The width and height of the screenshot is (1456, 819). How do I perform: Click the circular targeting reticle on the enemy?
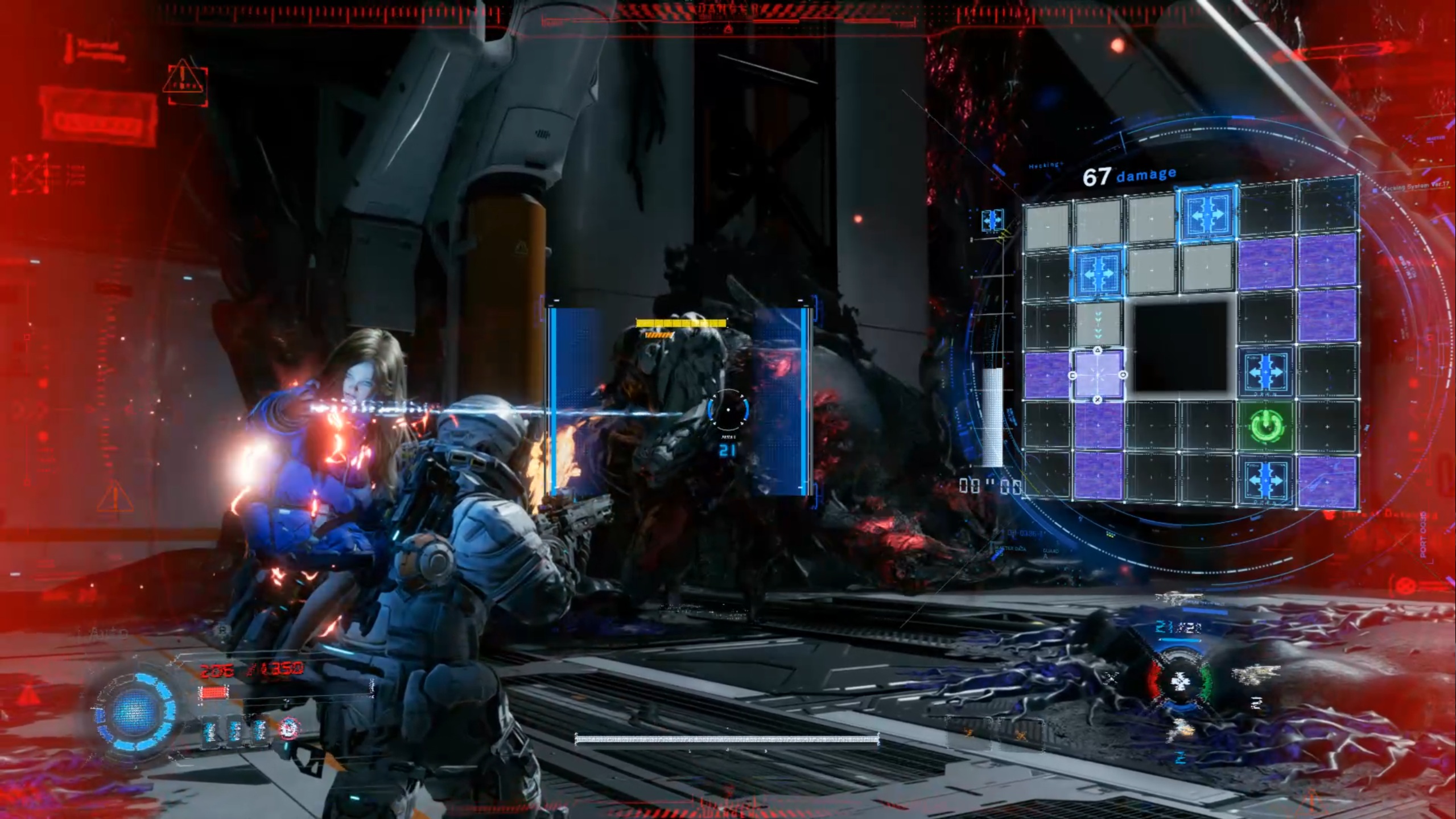point(728,410)
